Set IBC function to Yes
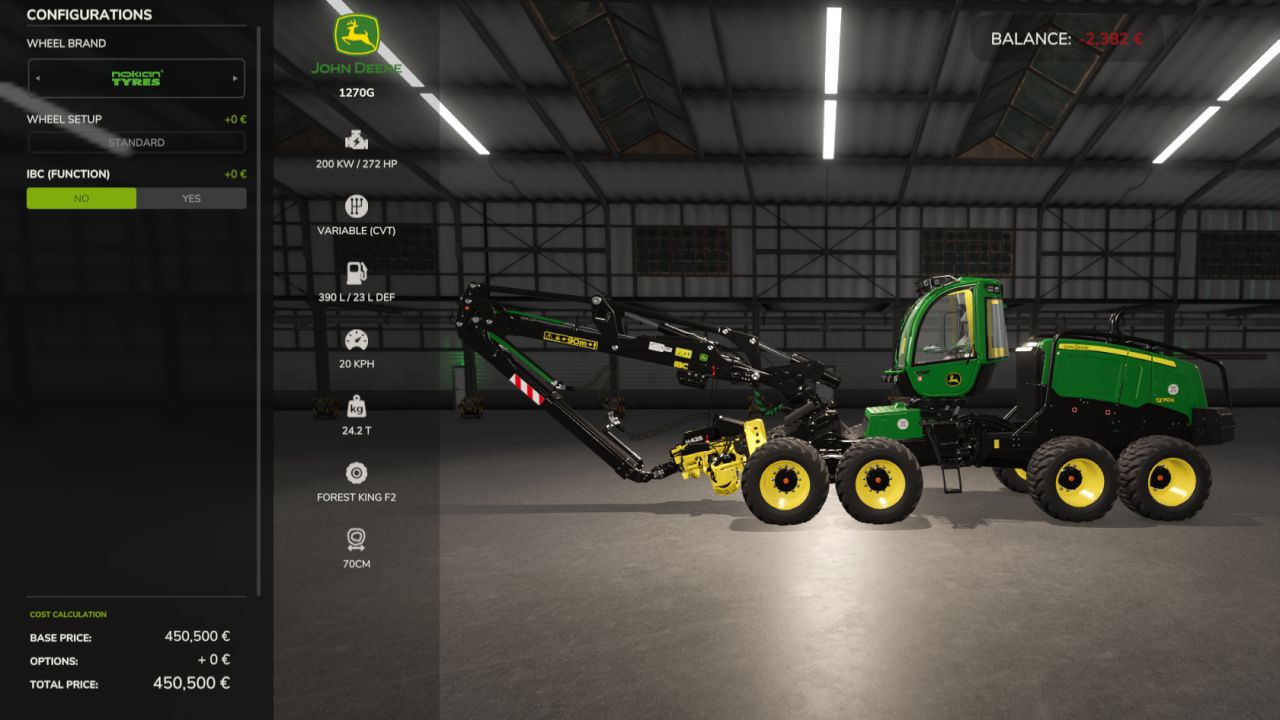Screen dimensions: 1280x720 [x=191, y=198]
